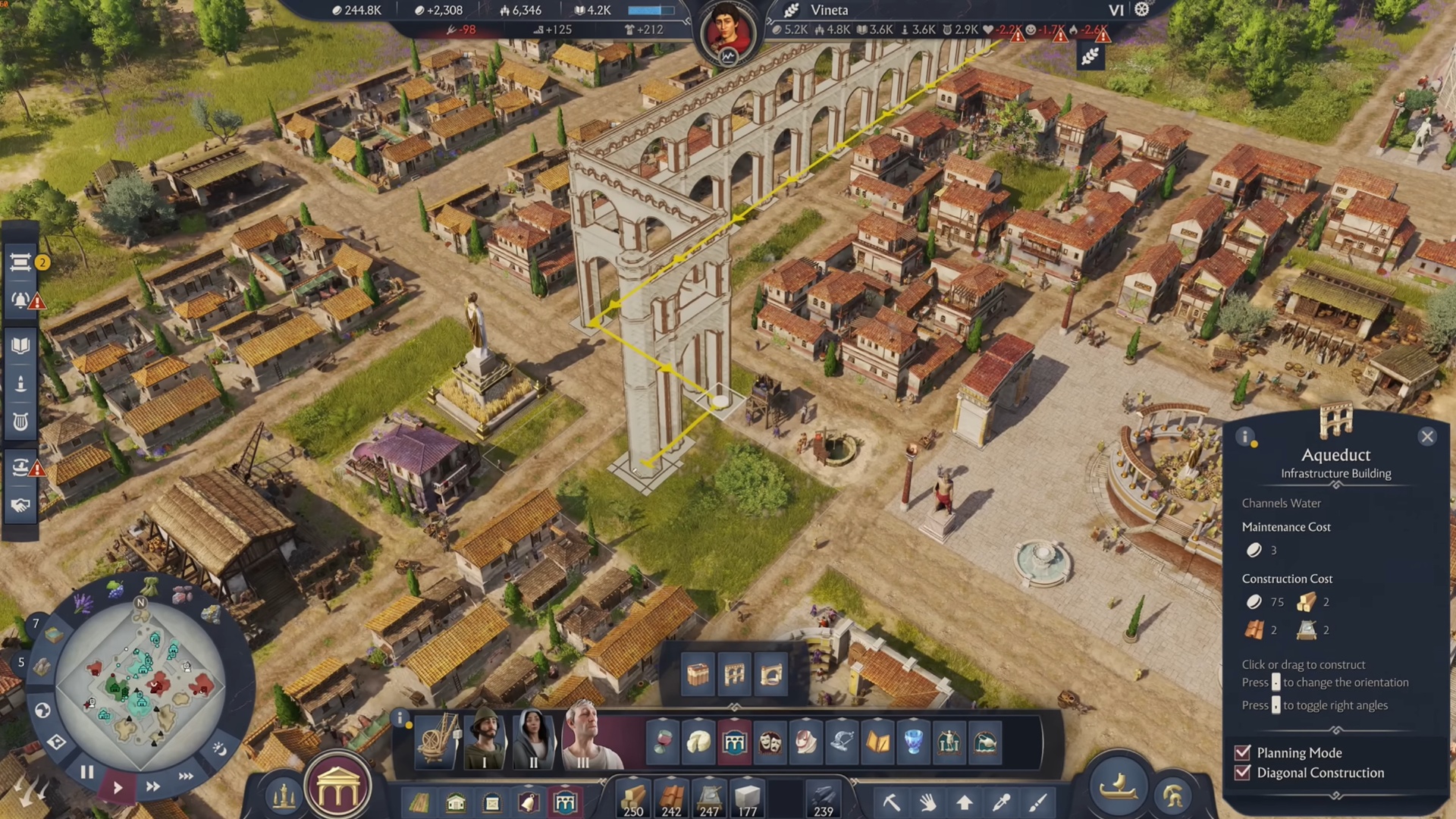Viewport: 1456px width, 819px height.
Task: Uncheck Planning Mode
Action: click(x=1241, y=753)
